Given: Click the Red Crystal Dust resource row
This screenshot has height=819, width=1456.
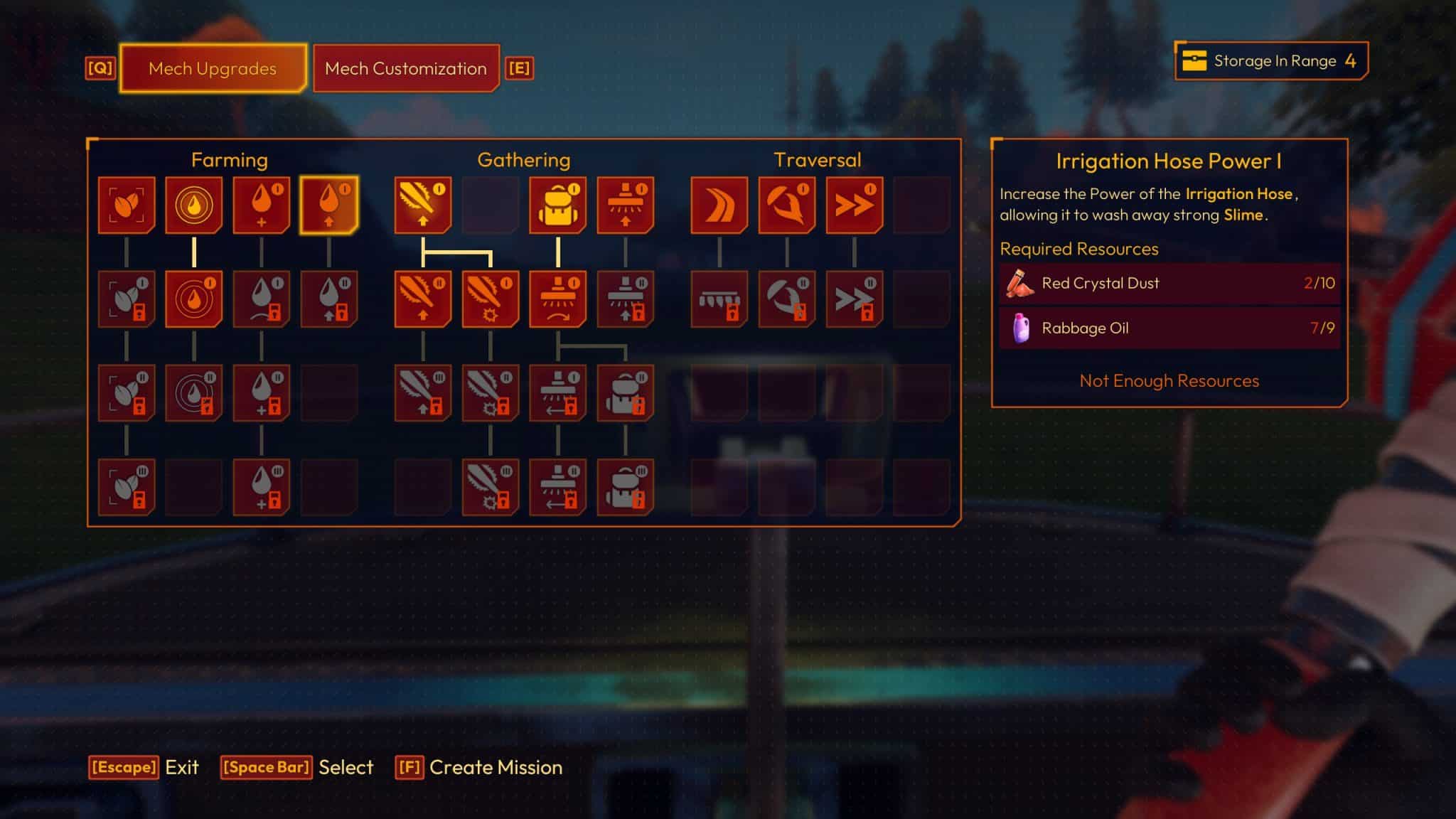Looking at the screenshot, I should [x=1168, y=283].
